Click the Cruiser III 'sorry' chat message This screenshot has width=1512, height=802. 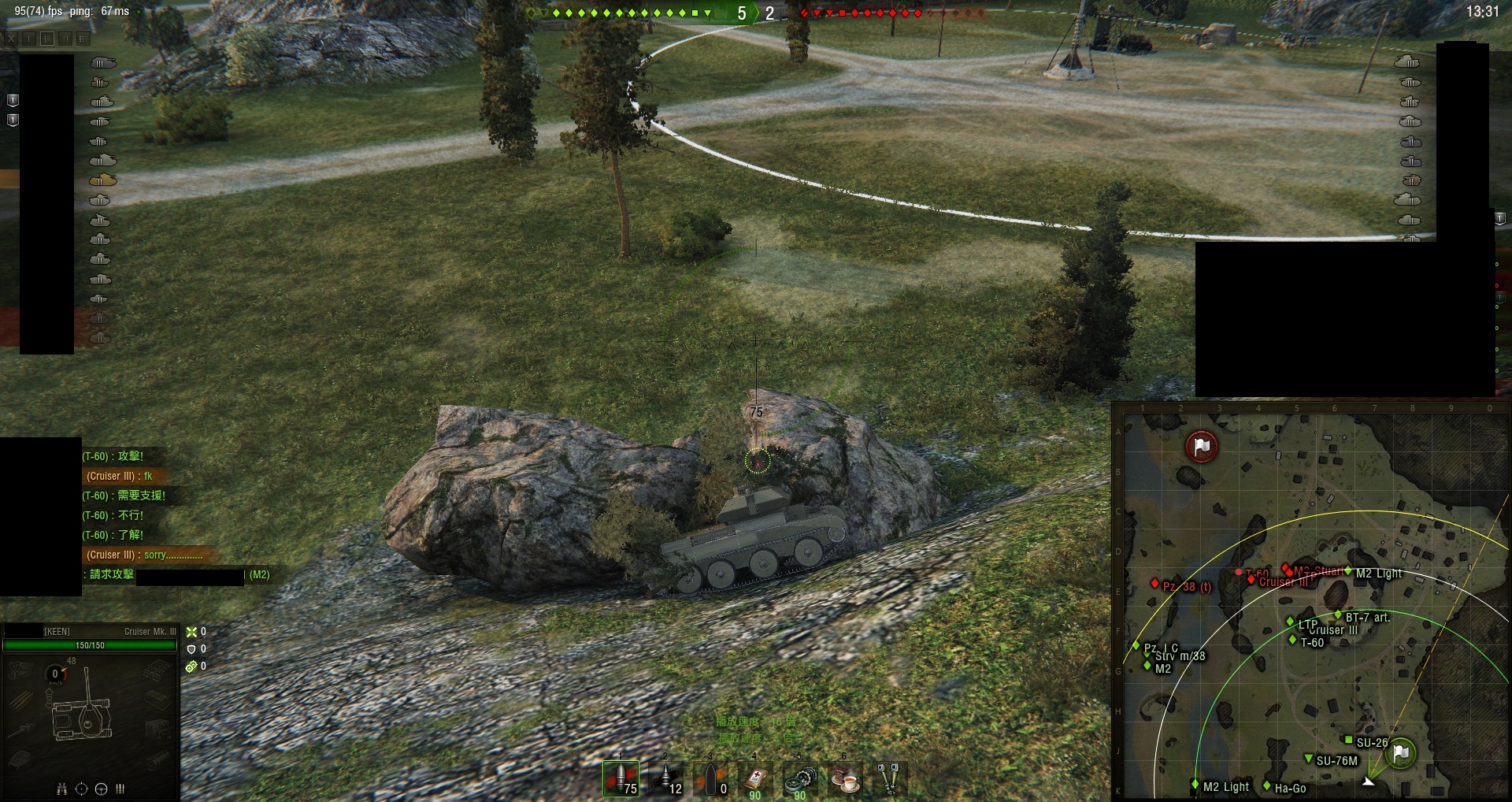(x=145, y=555)
